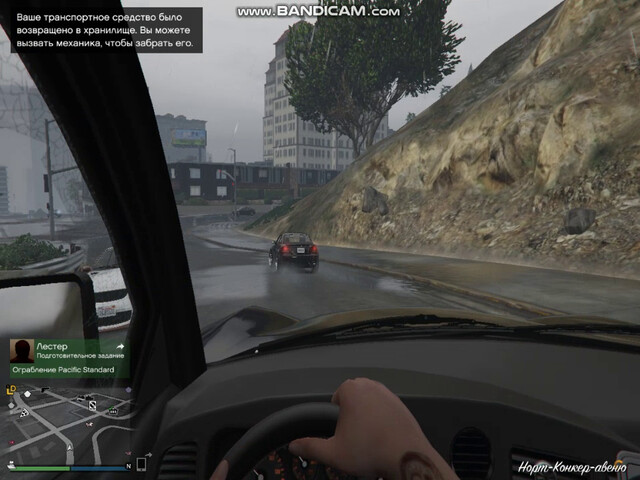Open the phone icon beside the minimap
This screenshot has width=640, height=480.
141,464
